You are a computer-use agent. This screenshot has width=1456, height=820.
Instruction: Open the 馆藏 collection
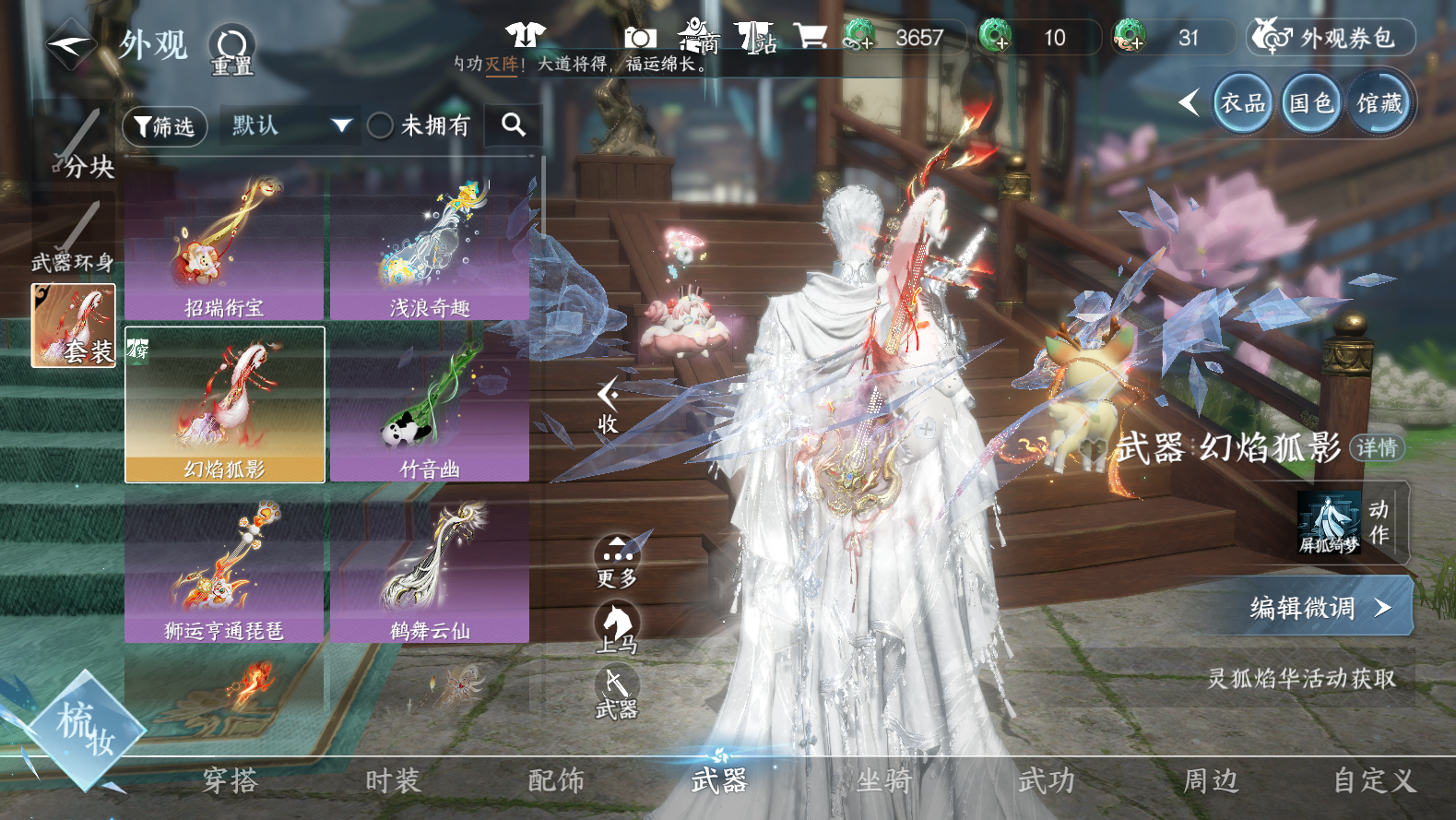[1379, 102]
